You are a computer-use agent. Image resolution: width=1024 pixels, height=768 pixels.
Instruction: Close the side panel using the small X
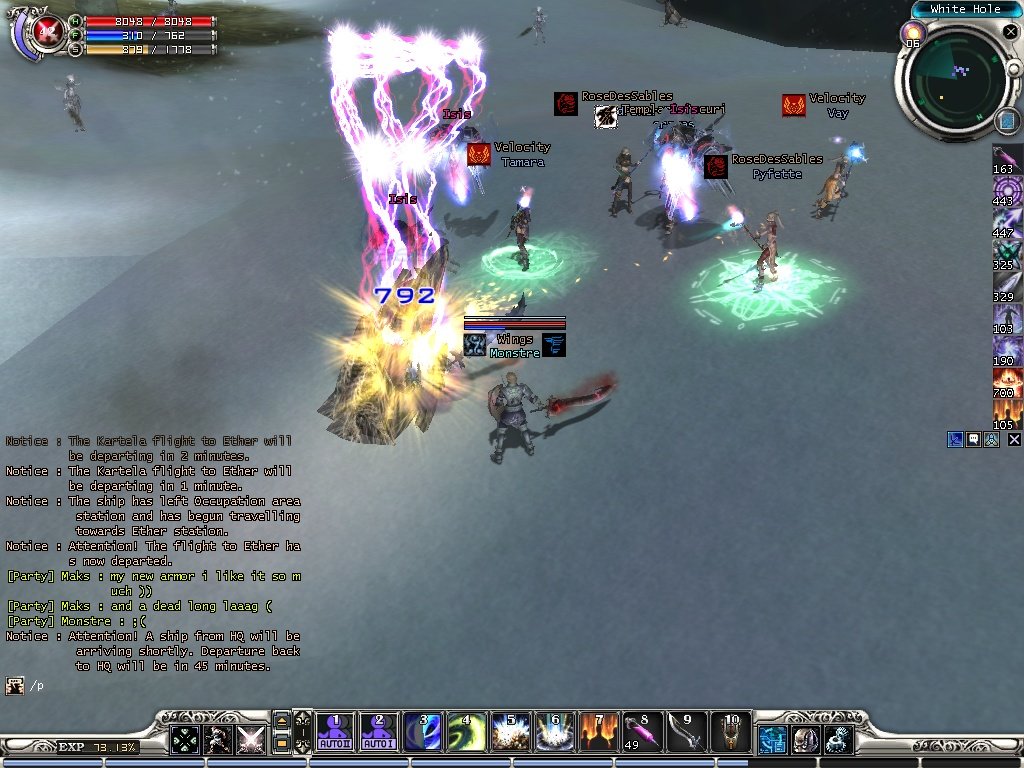pos(1014,439)
